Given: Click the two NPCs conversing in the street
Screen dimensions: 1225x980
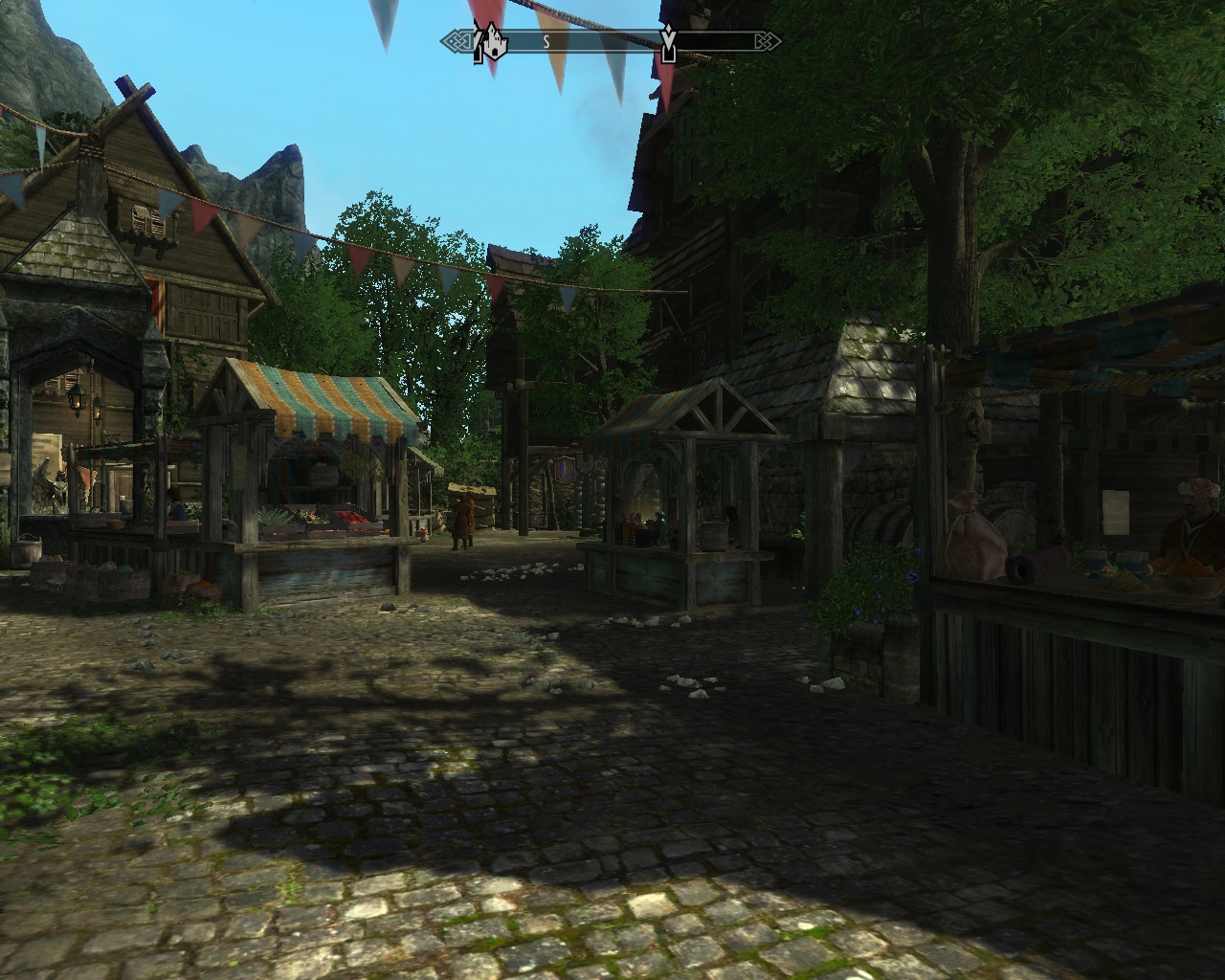Looking at the screenshot, I should (x=462, y=520).
